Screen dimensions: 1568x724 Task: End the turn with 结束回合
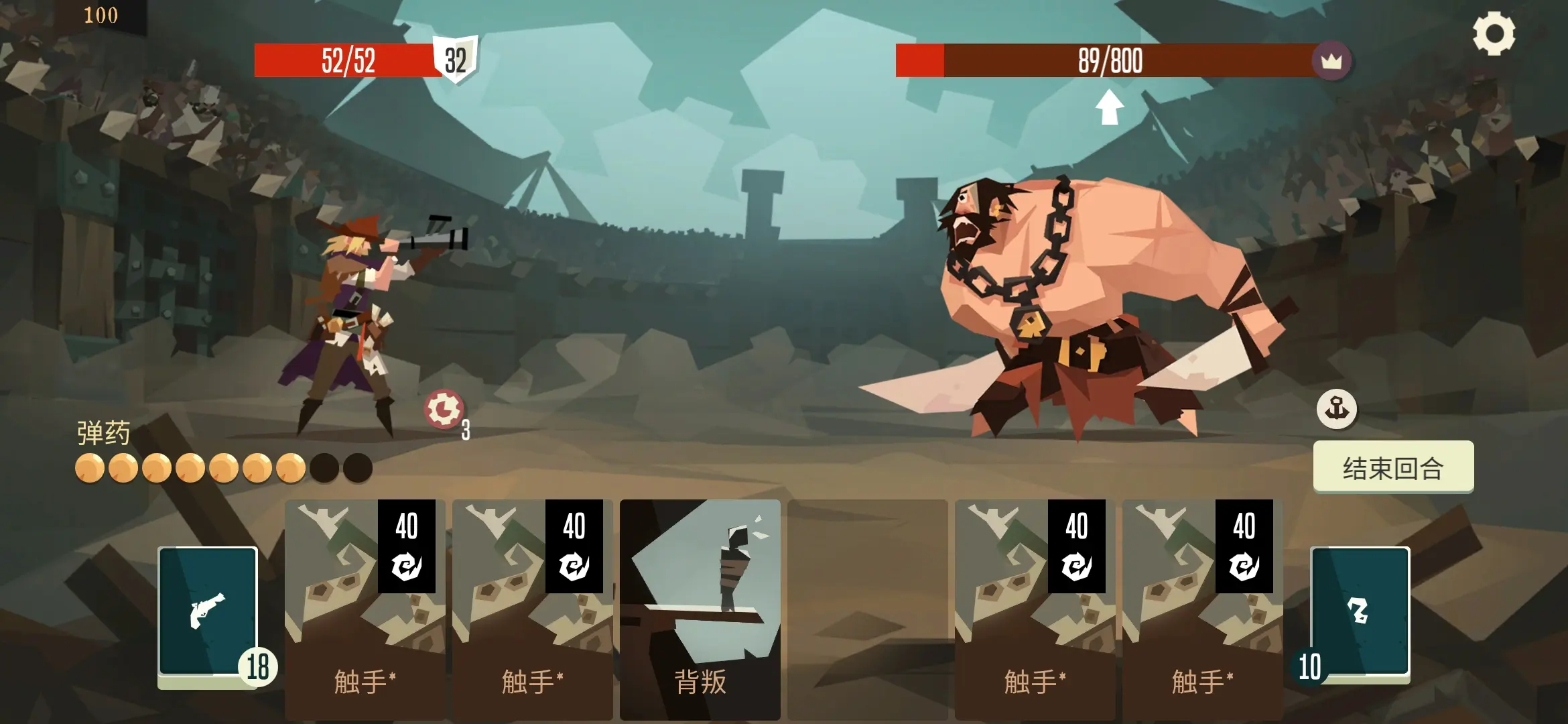coord(1393,467)
